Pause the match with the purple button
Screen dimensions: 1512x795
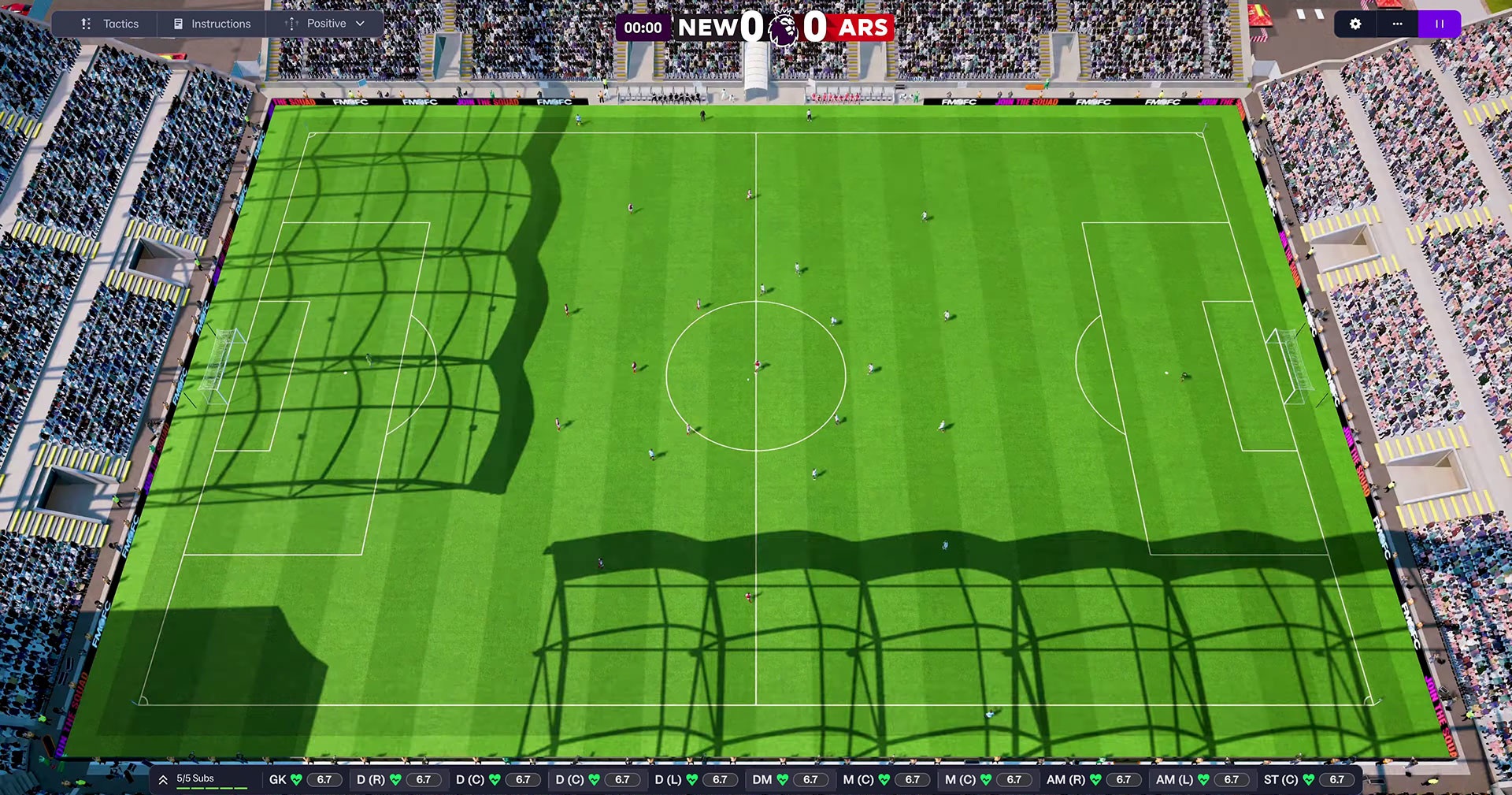[1440, 24]
